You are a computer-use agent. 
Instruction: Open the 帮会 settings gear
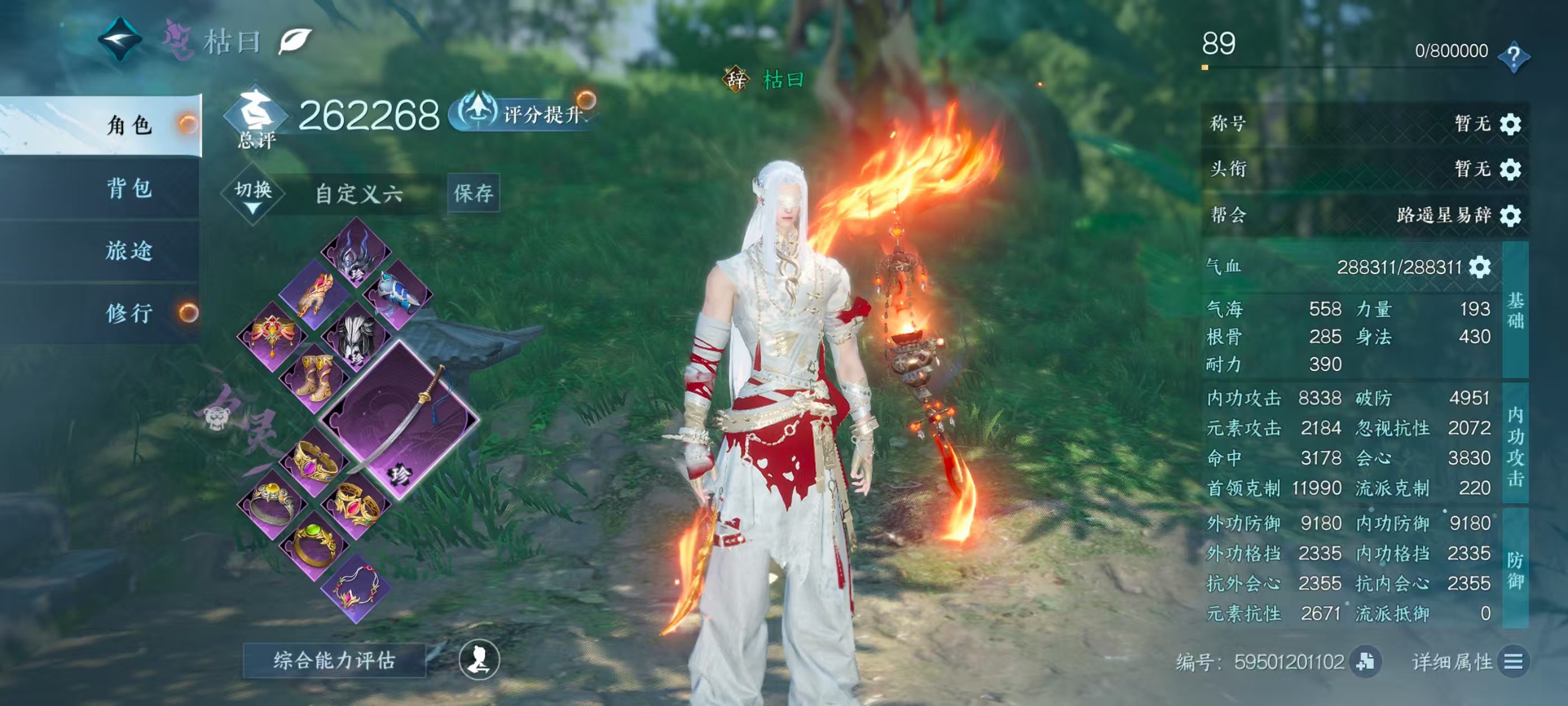click(1510, 216)
